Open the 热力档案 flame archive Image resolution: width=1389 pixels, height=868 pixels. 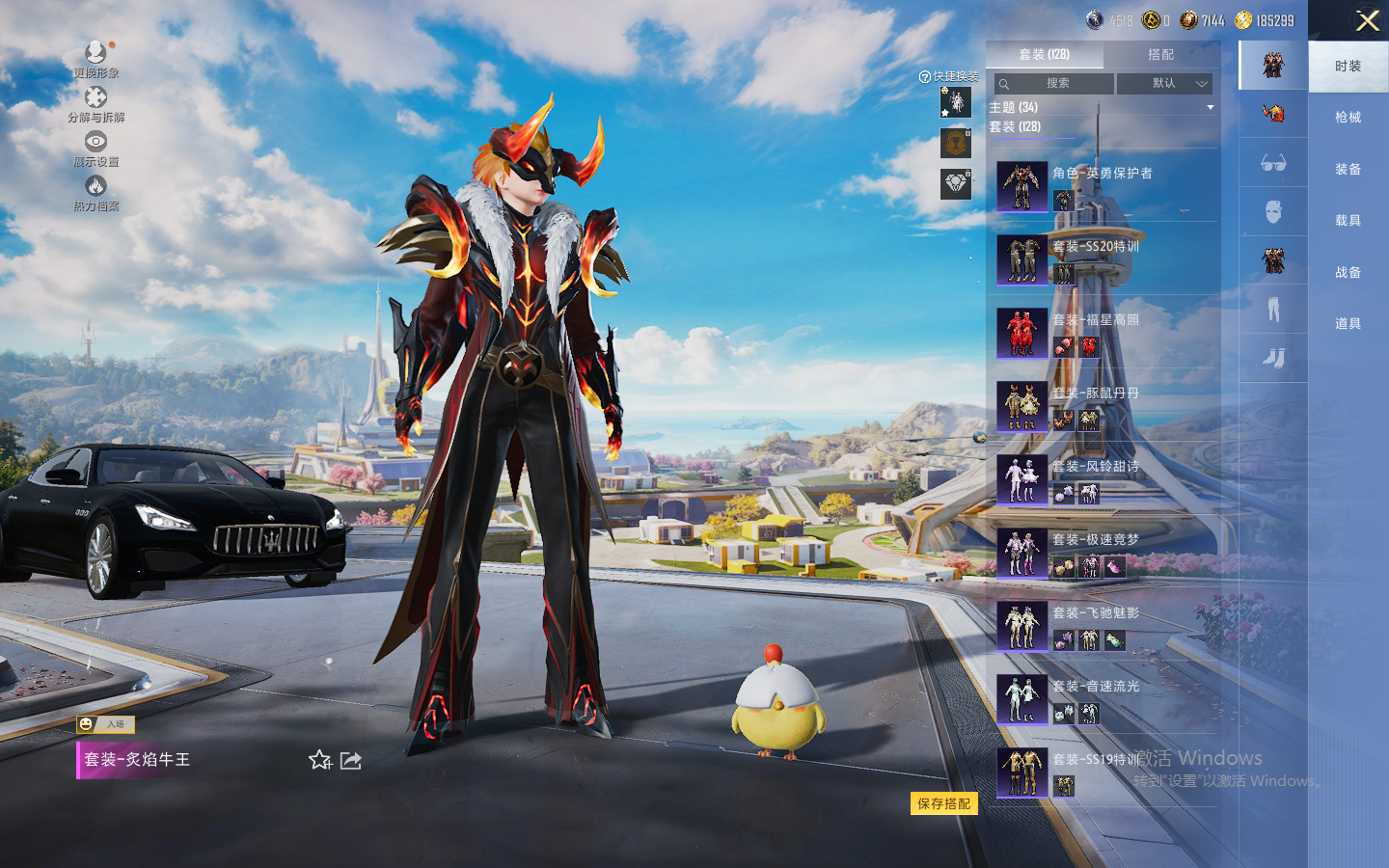click(x=95, y=193)
